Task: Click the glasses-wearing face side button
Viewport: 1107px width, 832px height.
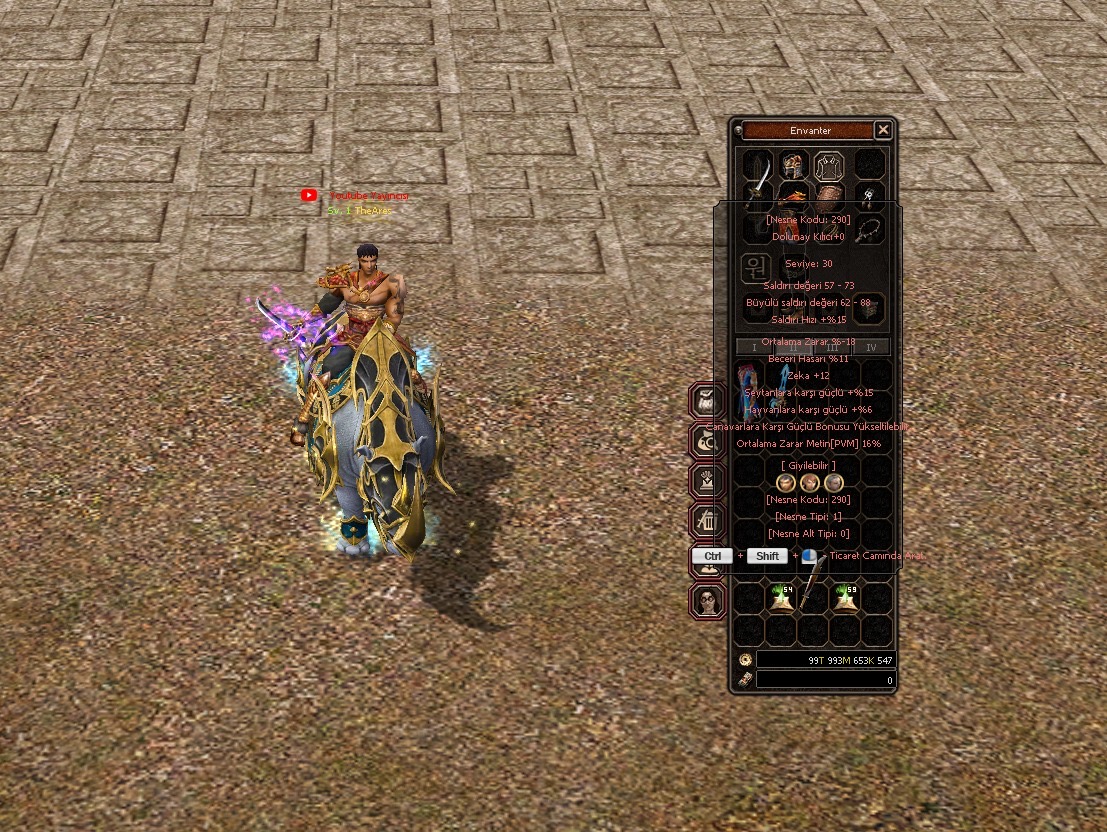Action: pos(708,600)
